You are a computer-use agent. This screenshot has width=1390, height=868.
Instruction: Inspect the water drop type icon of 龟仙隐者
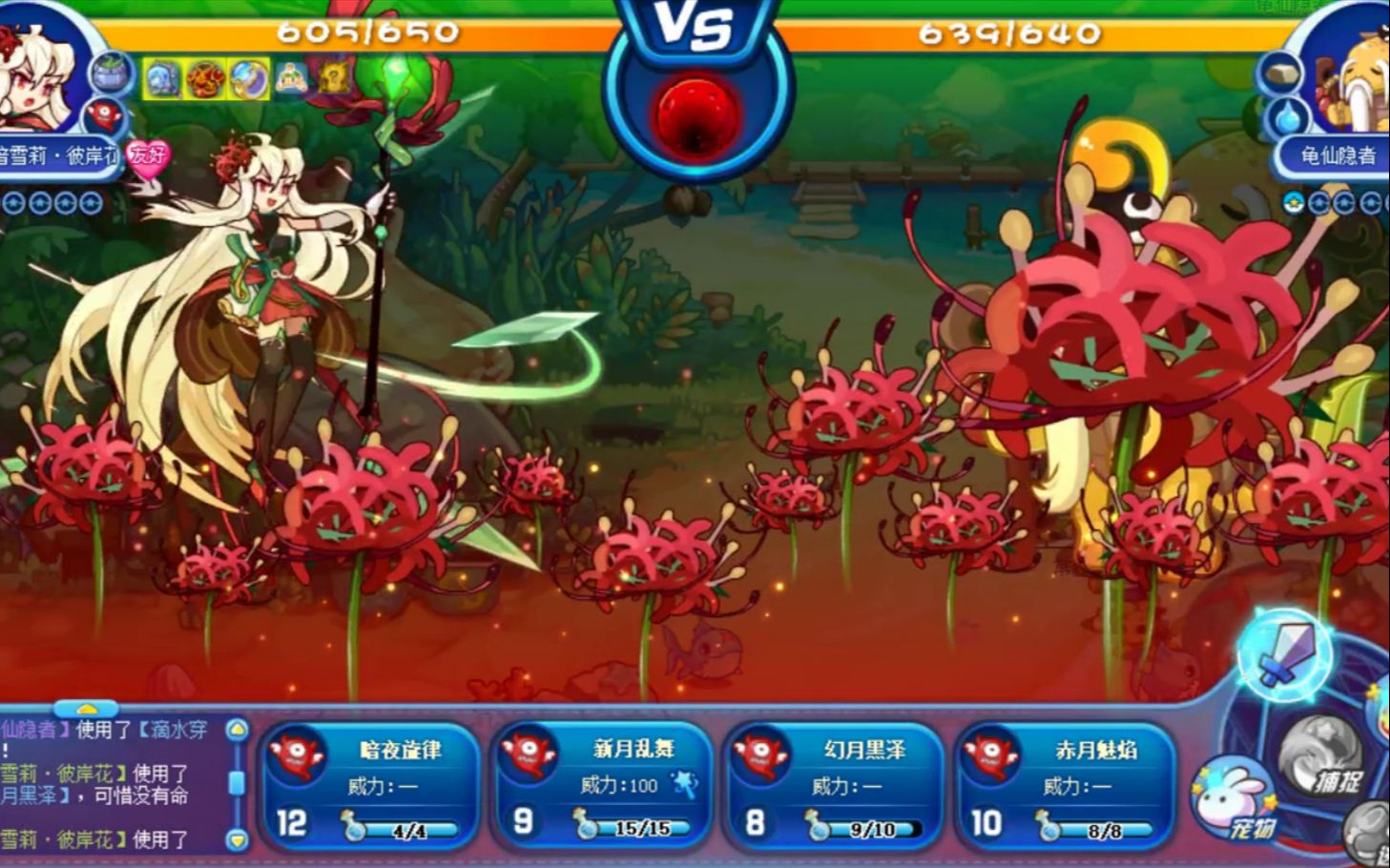(x=1287, y=117)
